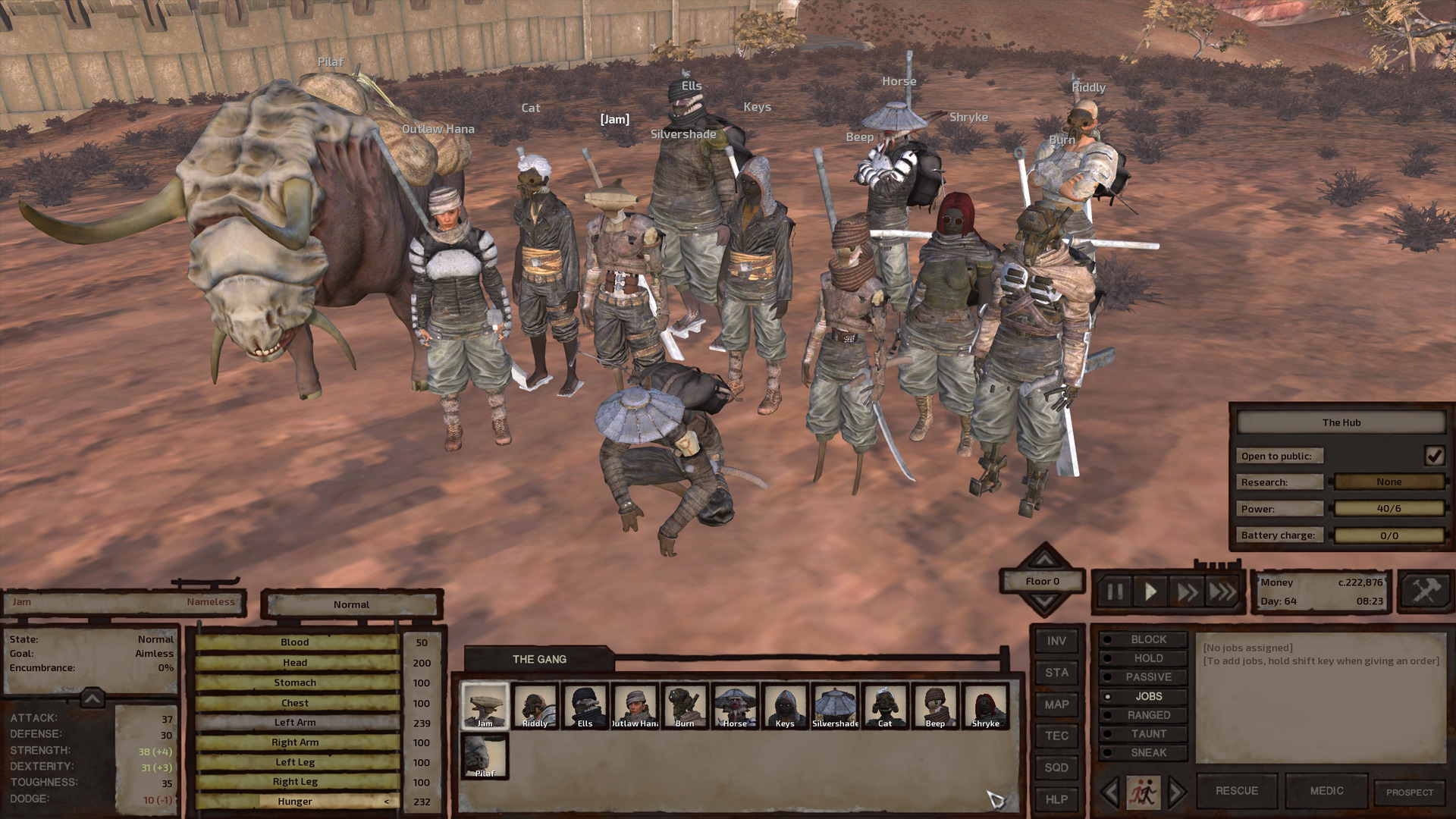The image size is (1456, 819).
Task: Uncheck the Open to public checkbox
Action: tap(1433, 456)
